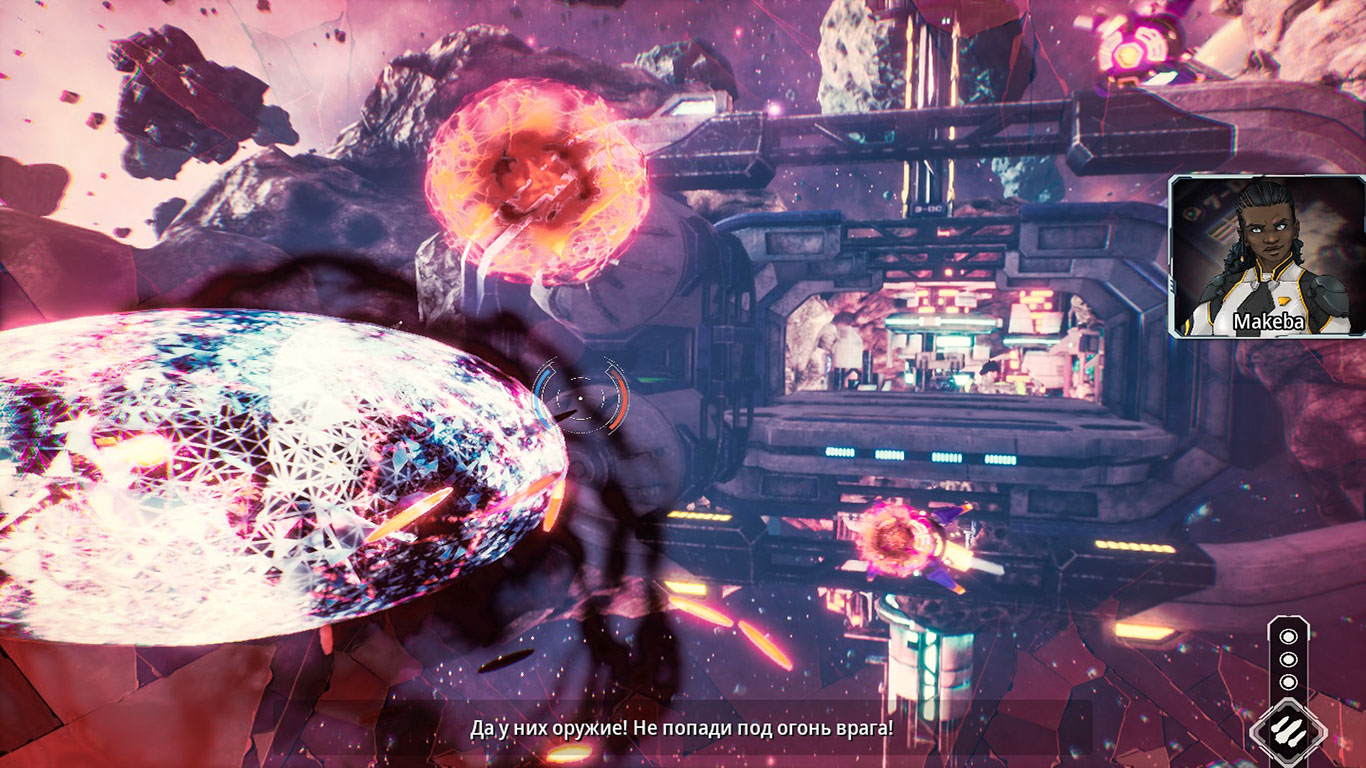Click the center dot of the targeting reticle
The width and height of the screenshot is (1366, 768).
pyautogui.click(x=579, y=398)
